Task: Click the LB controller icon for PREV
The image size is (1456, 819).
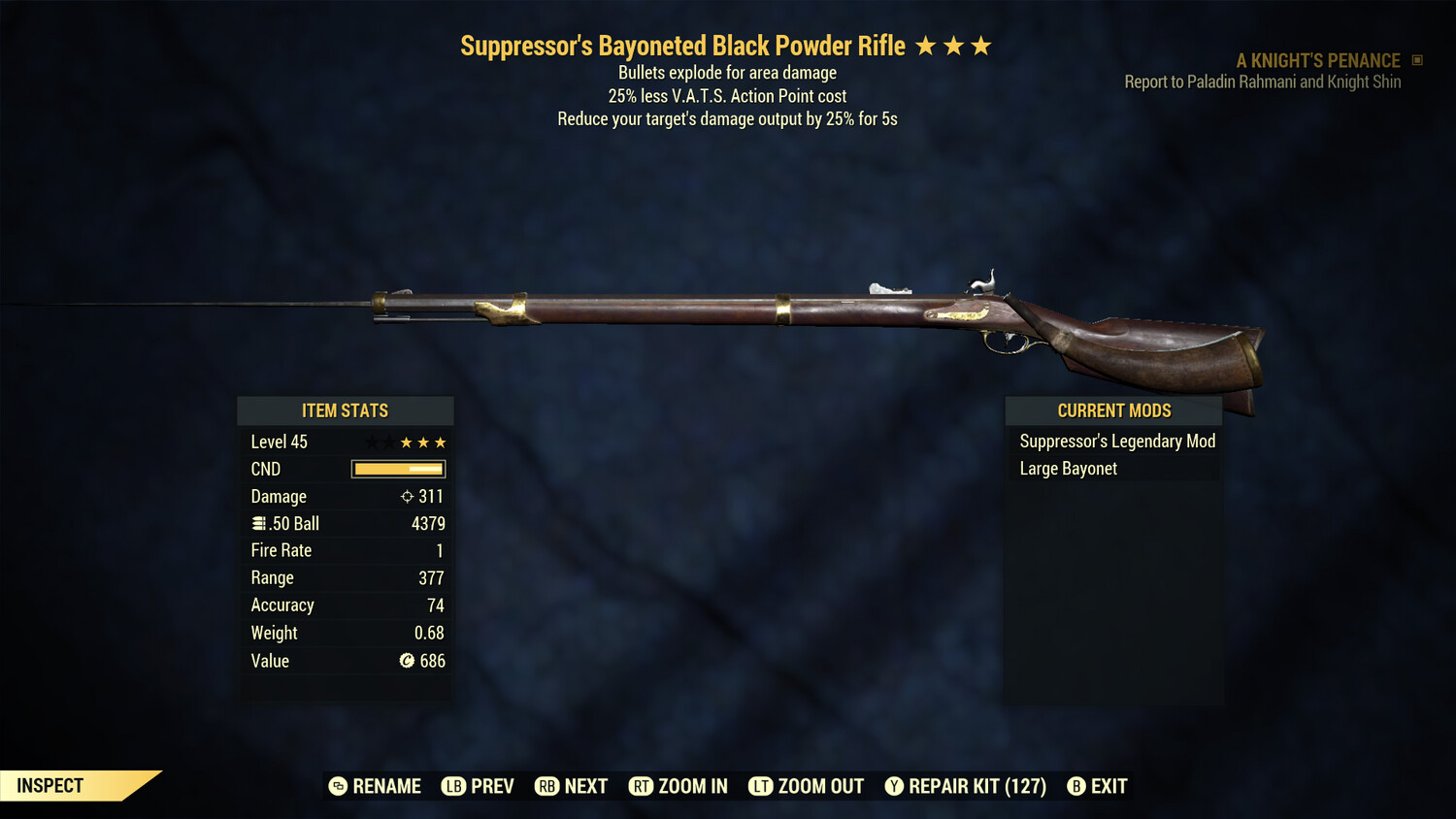Action: [452, 786]
